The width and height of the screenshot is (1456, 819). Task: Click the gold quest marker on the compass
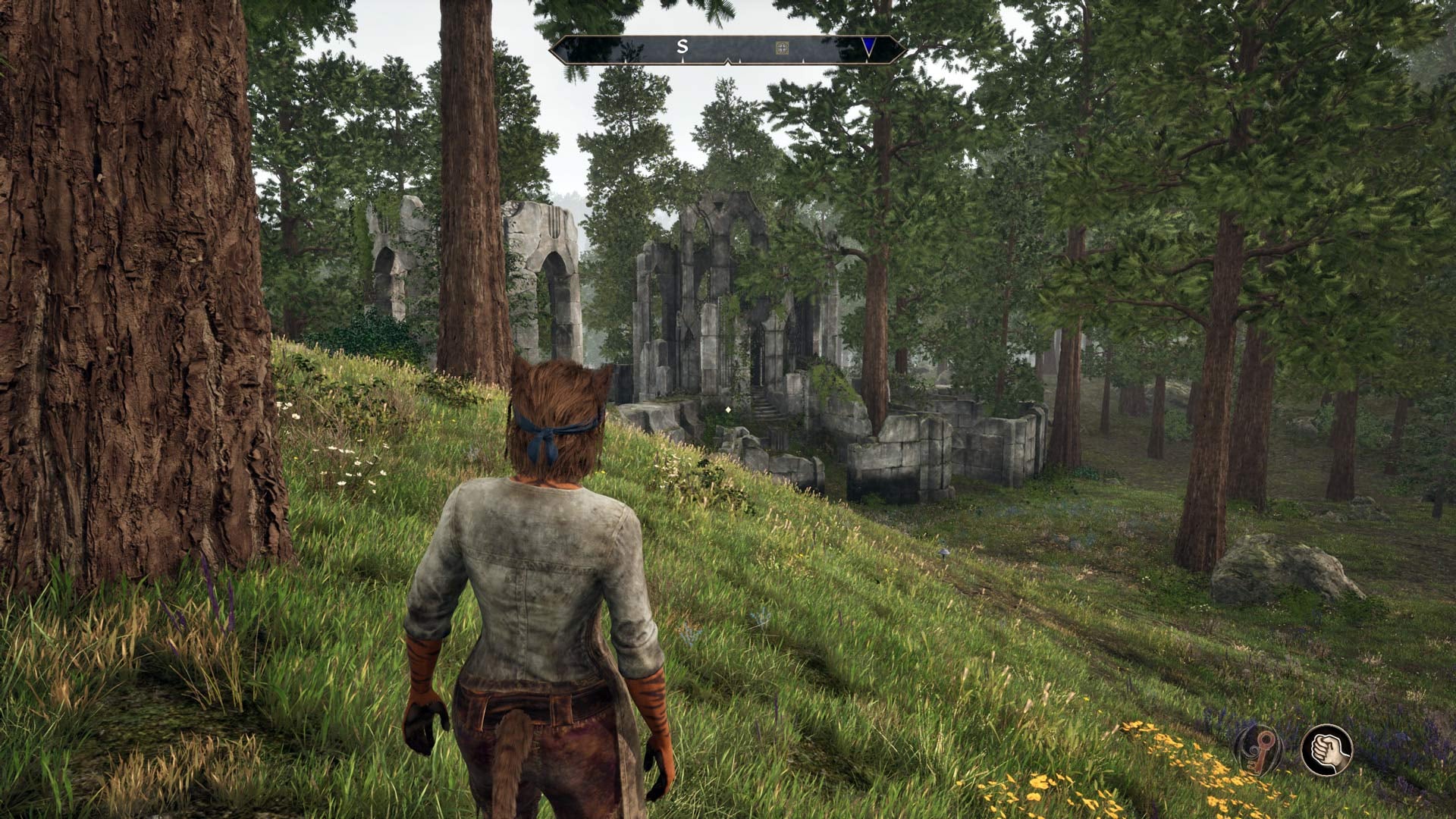pyautogui.click(x=782, y=48)
